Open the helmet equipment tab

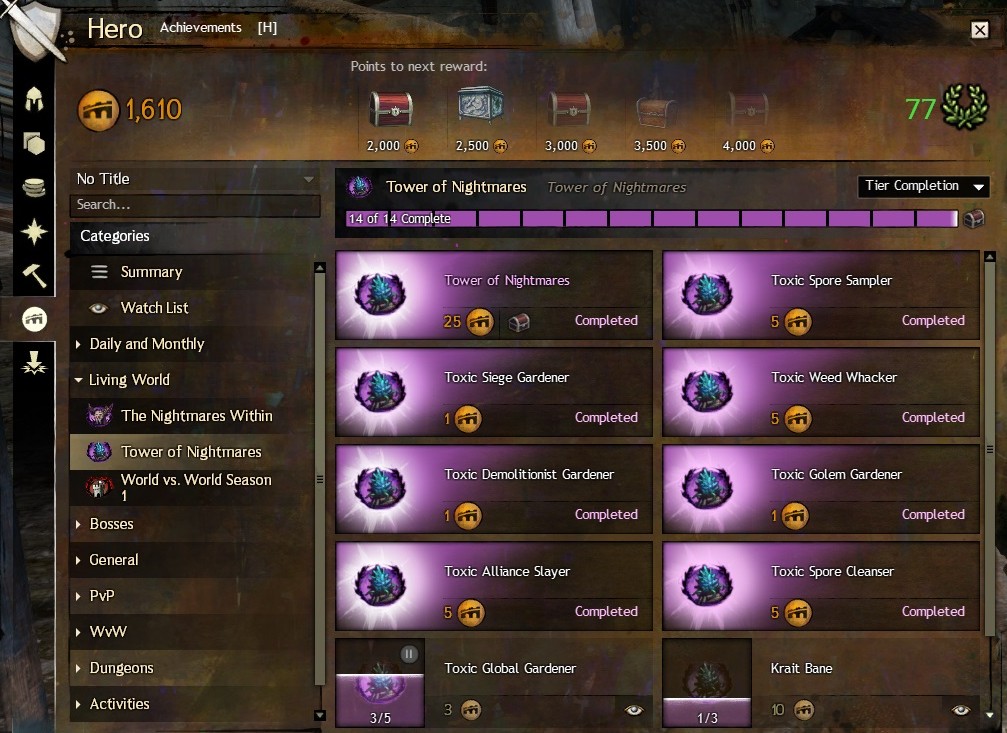[35, 99]
